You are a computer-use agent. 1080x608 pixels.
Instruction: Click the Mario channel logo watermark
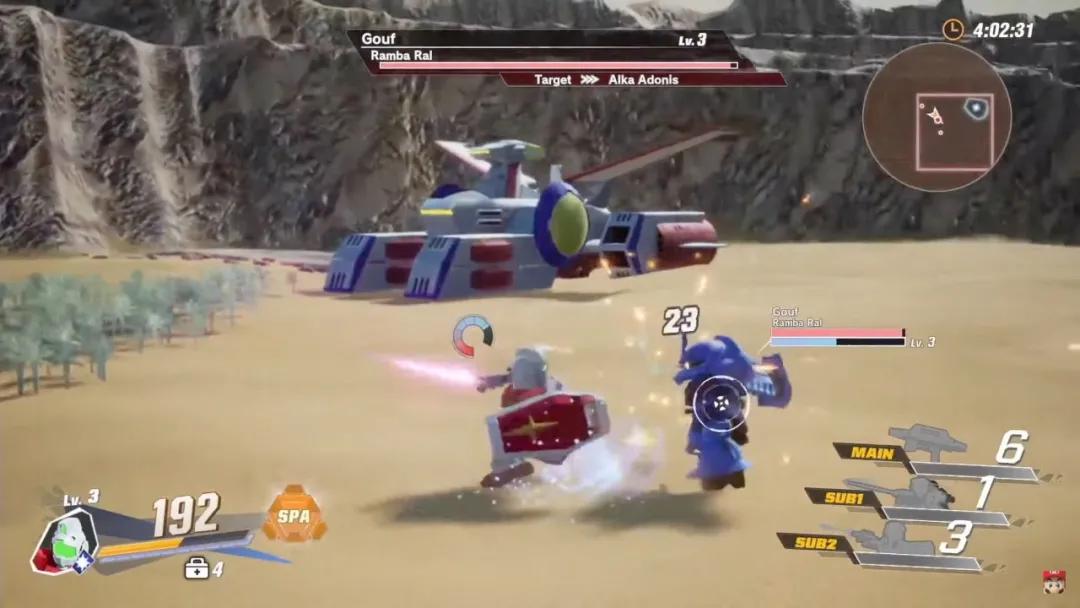coord(1053,582)
